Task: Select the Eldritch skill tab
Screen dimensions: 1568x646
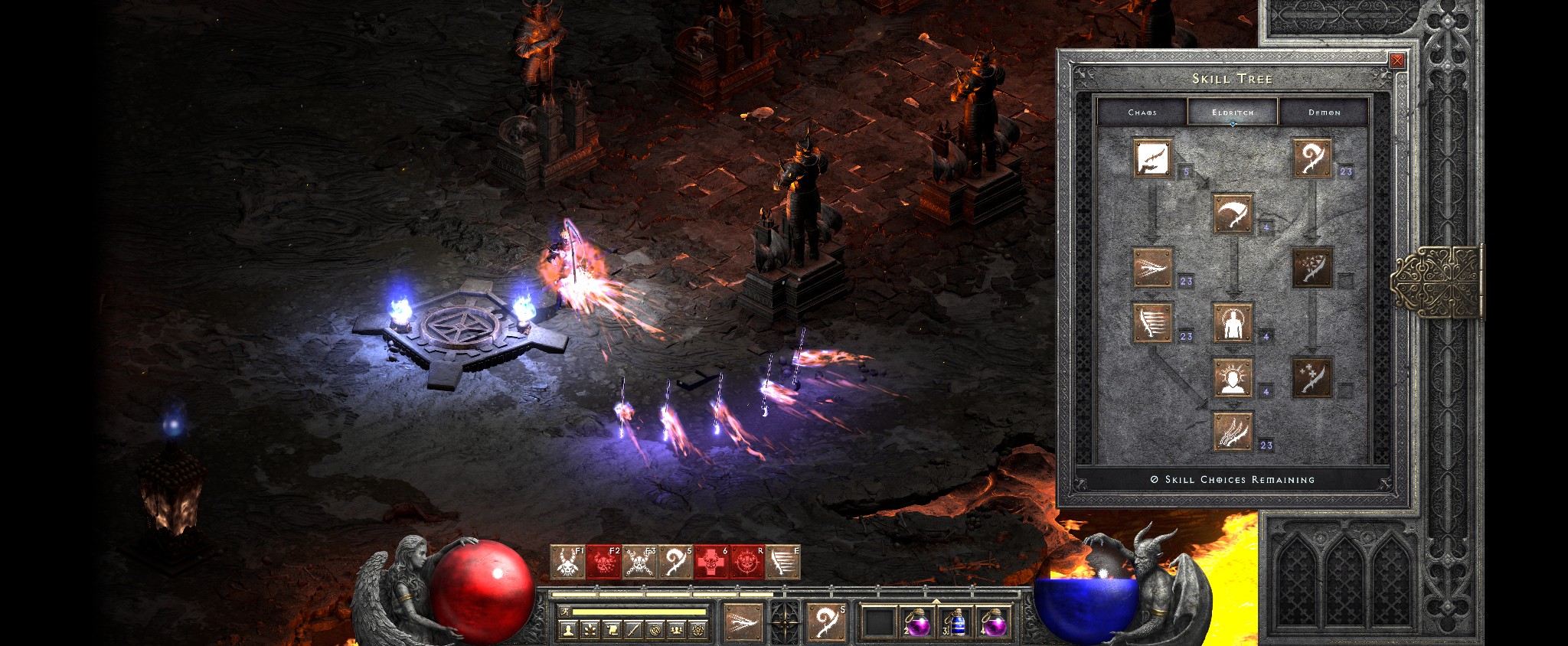Action: click(1233, 113)
